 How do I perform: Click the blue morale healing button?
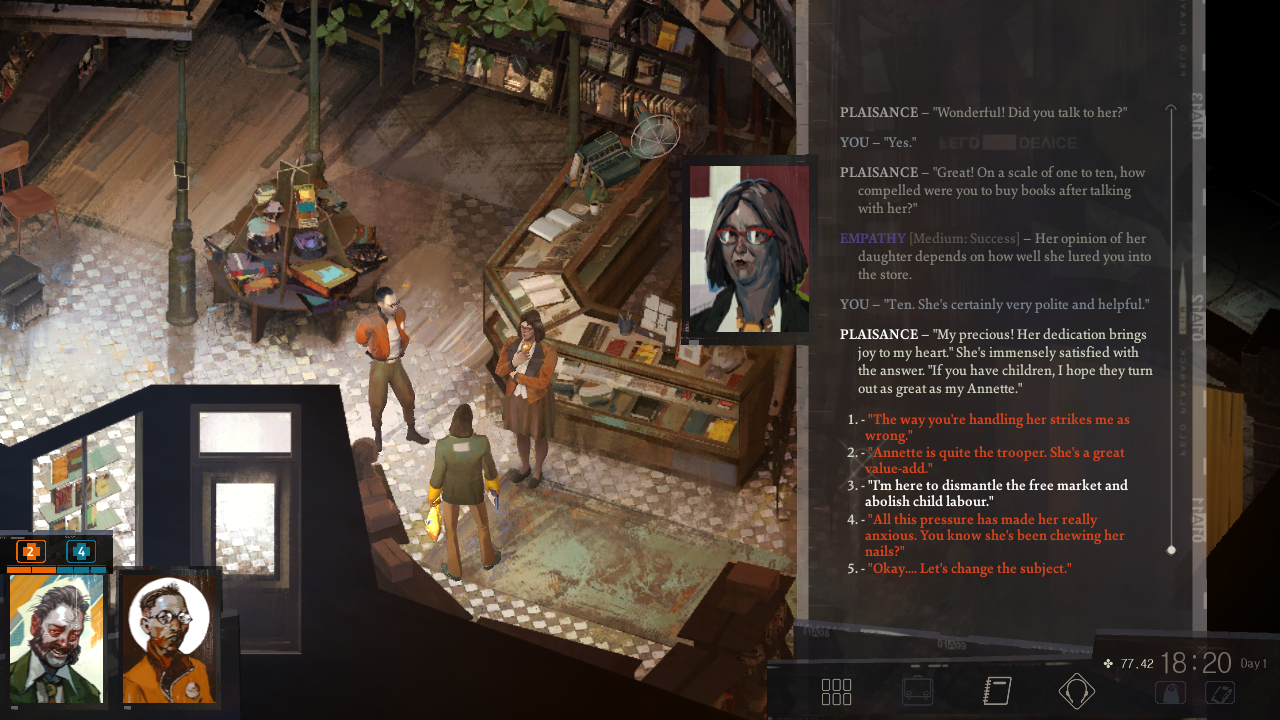click(81, 551)
